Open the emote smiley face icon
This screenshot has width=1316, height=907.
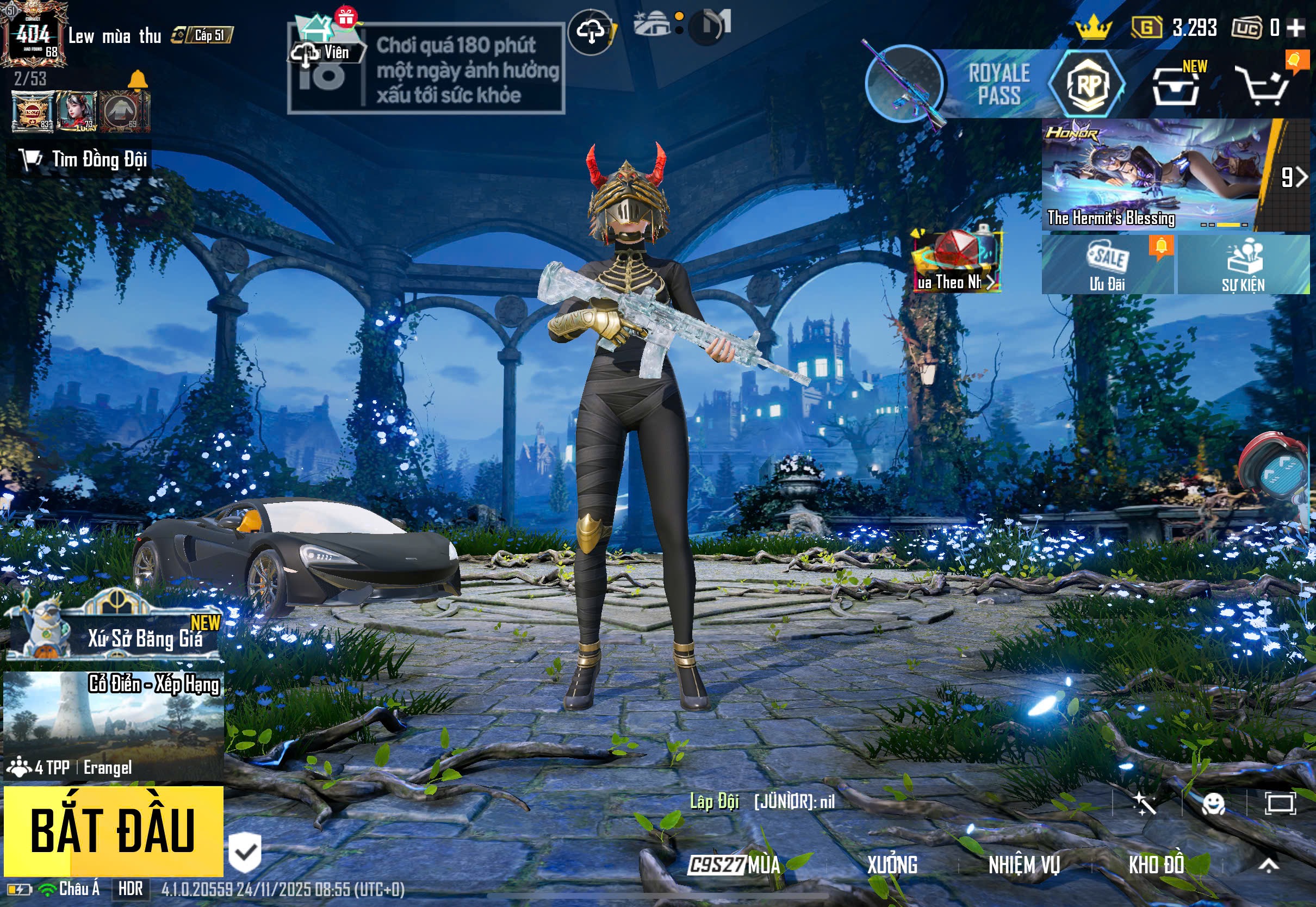click(x=1213, y=804)
